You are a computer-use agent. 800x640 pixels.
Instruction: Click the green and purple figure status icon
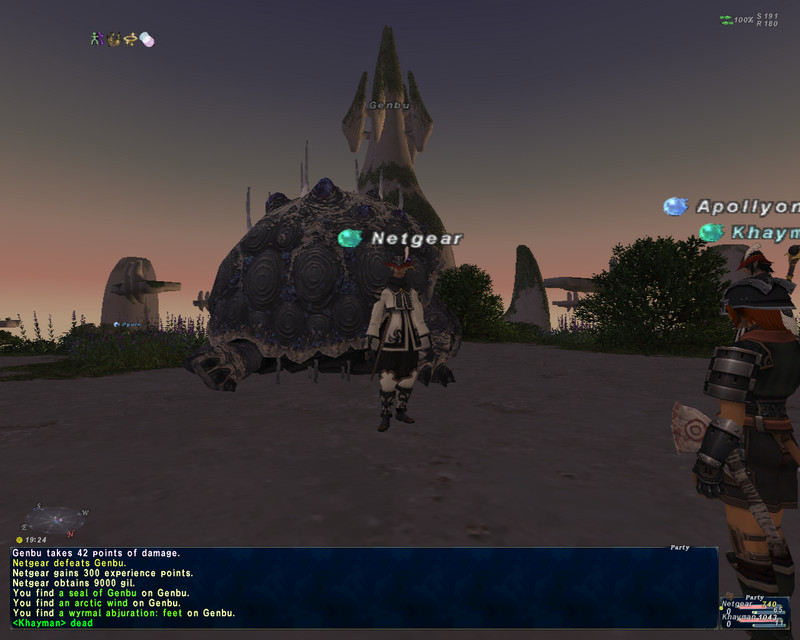point(97,39)
